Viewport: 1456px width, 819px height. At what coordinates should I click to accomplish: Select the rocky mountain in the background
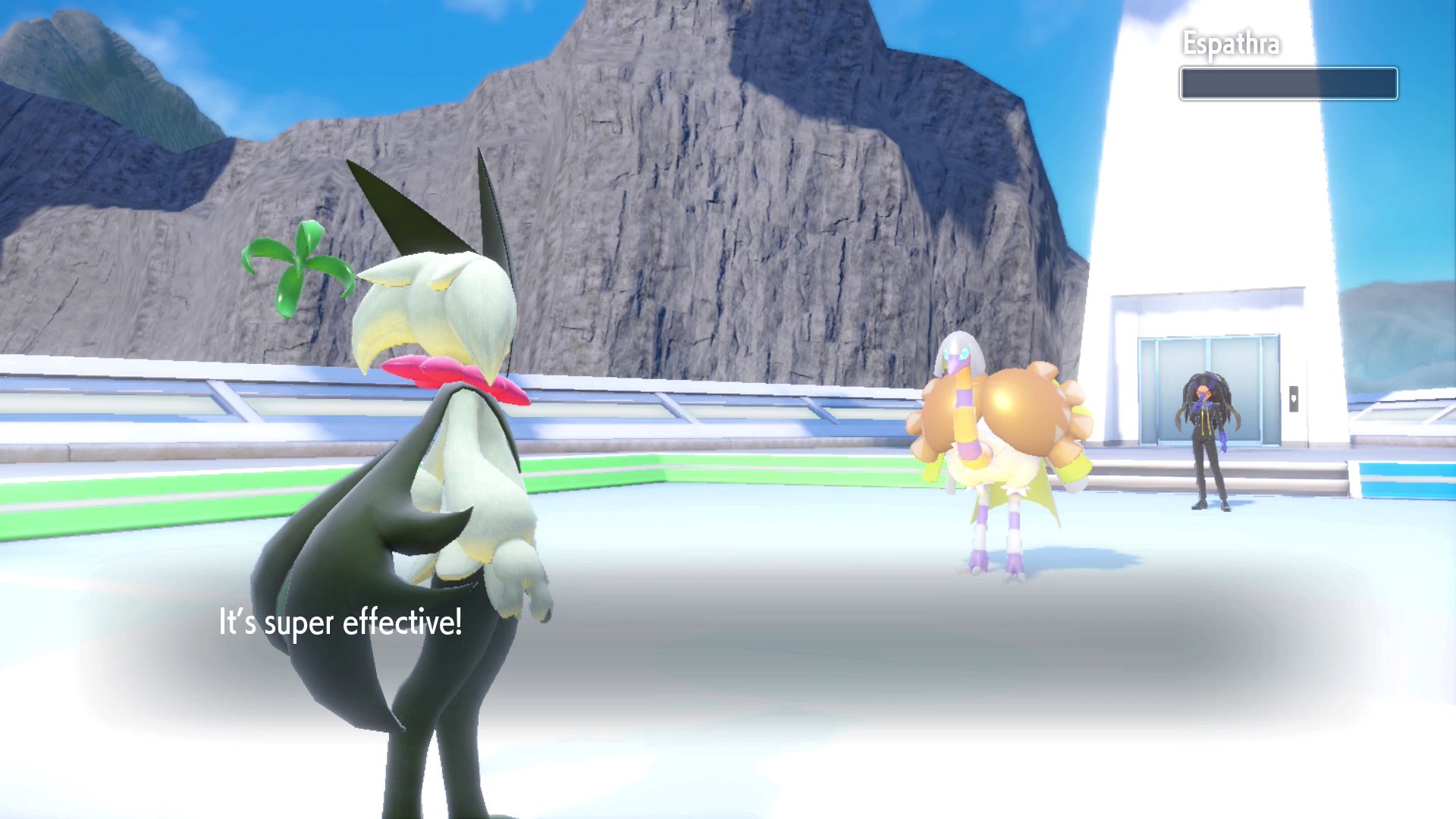coord(758,190)
